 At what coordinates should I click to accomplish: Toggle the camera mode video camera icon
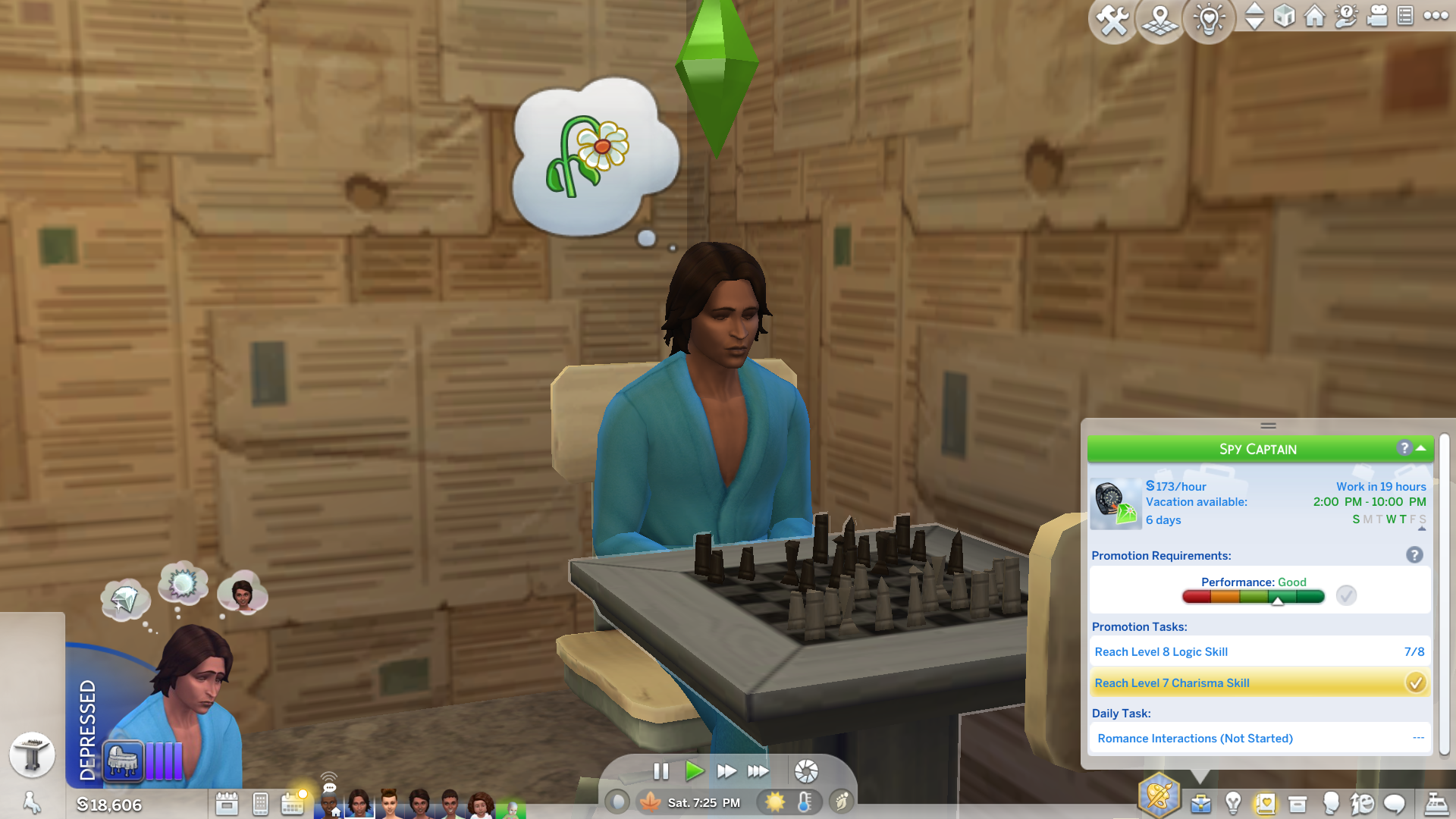pyautogui.click(x=1376, y=16)
